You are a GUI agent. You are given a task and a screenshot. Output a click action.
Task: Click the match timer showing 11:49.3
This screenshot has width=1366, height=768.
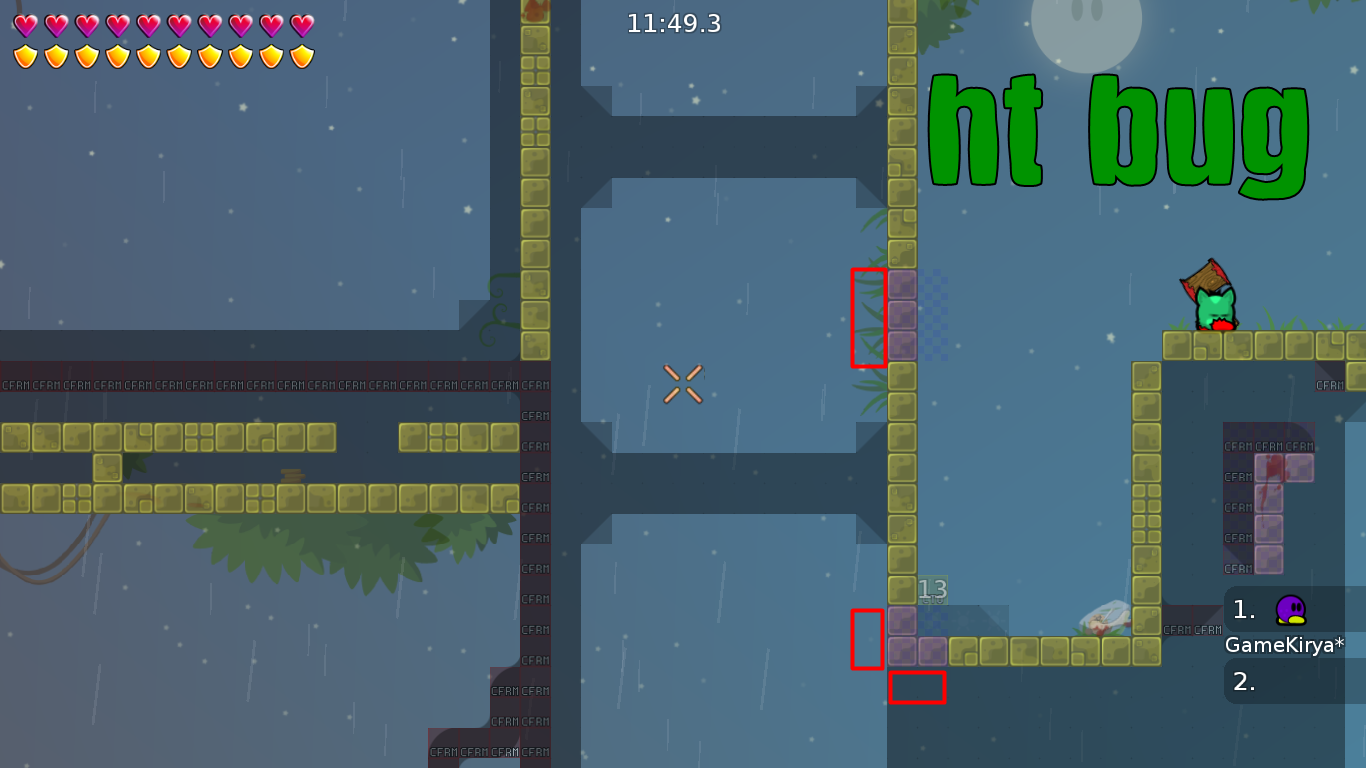(673, 25)
